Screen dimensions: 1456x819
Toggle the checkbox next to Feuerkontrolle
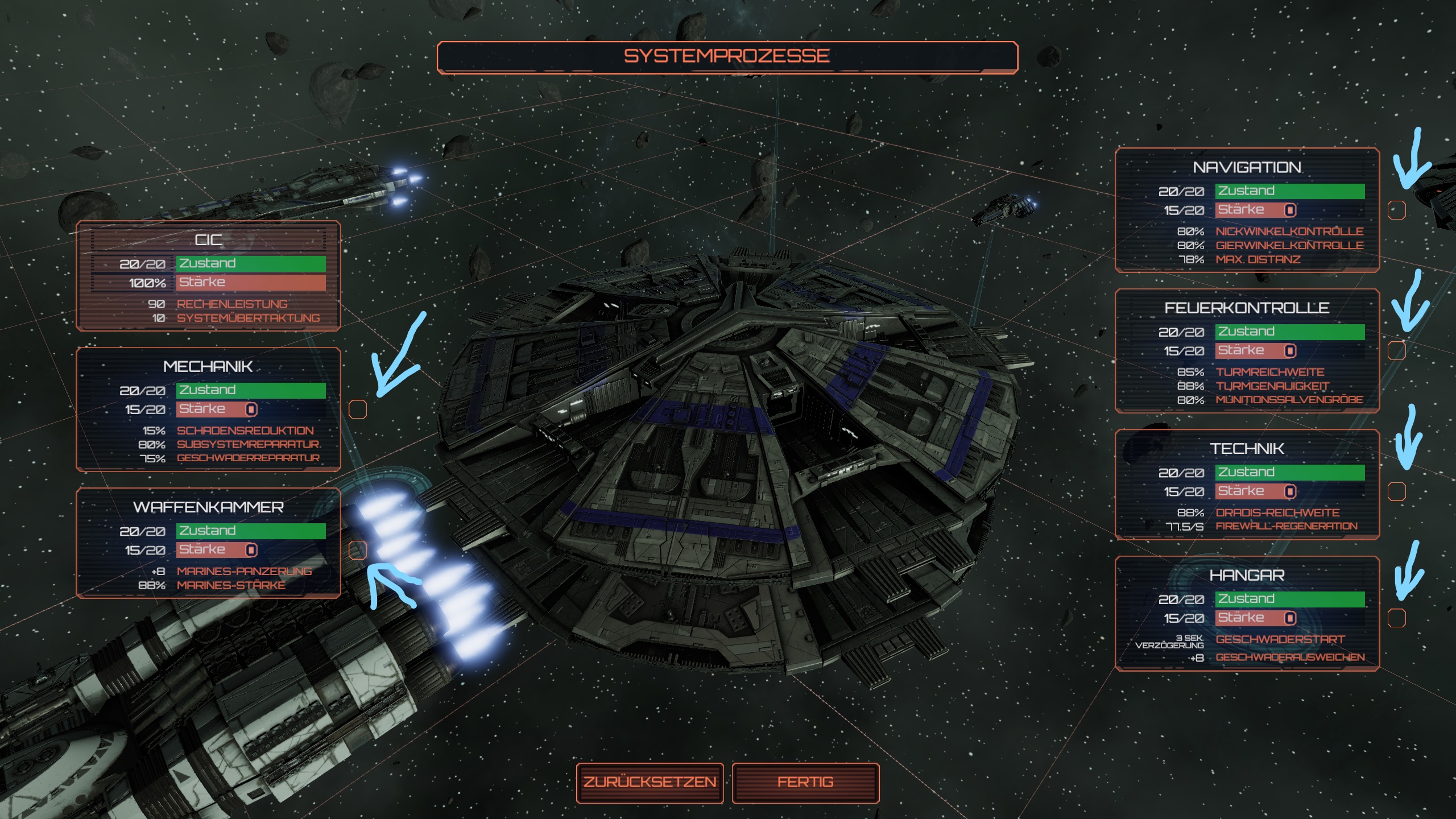[1397, 350]
